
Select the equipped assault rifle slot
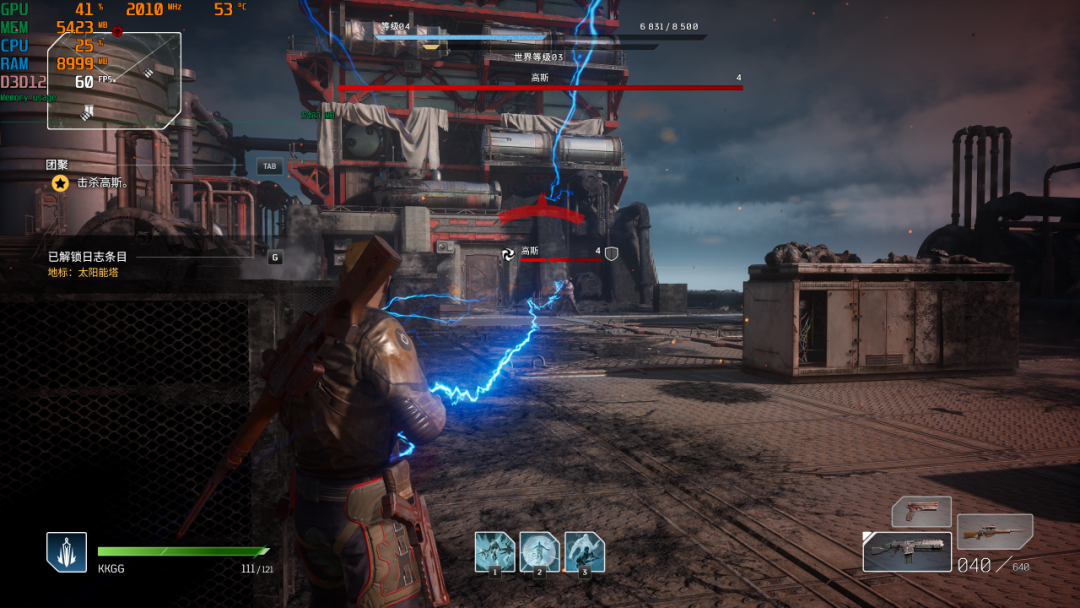click(907, 552)
